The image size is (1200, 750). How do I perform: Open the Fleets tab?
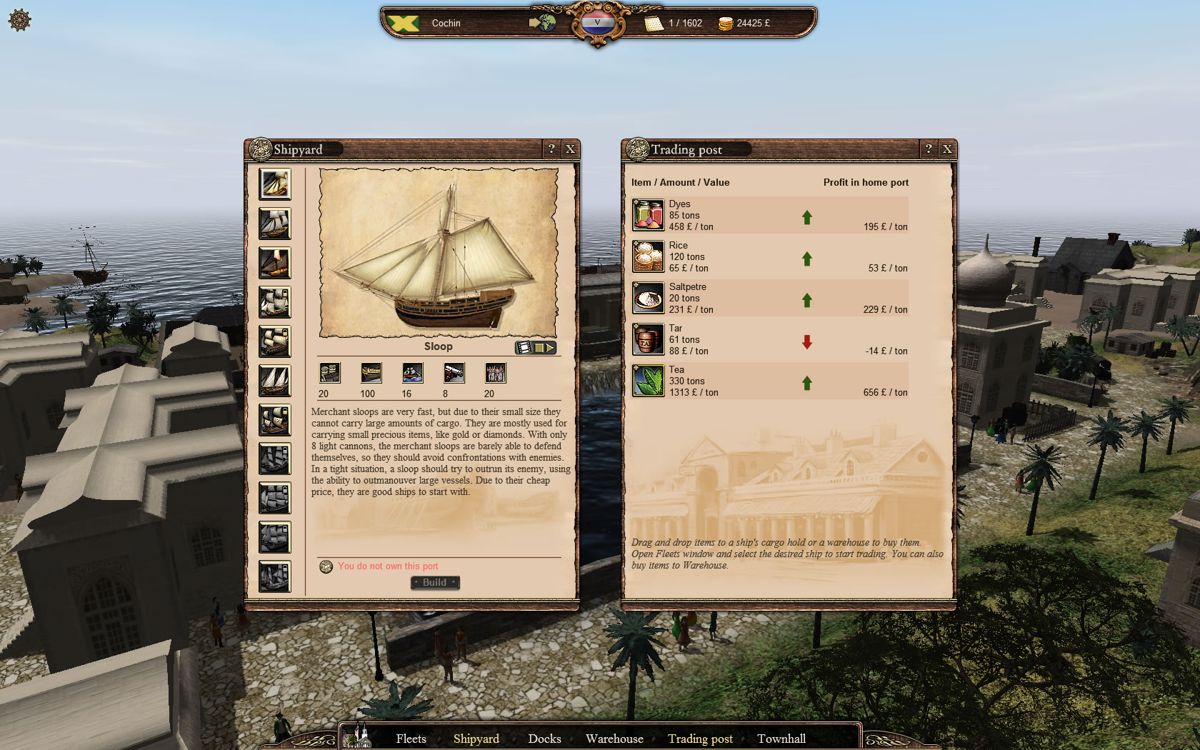tap(411, 739)
